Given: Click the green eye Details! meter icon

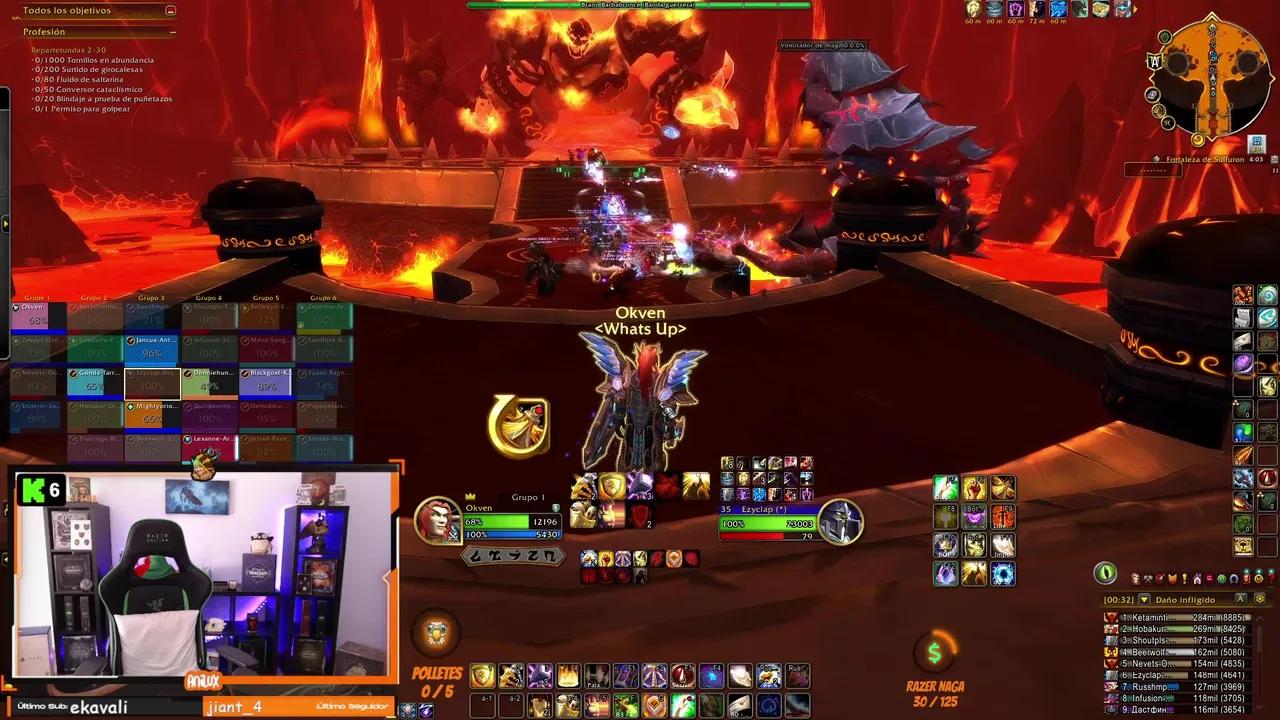Looking at the screenshot, I should (x=1105, y=574).
